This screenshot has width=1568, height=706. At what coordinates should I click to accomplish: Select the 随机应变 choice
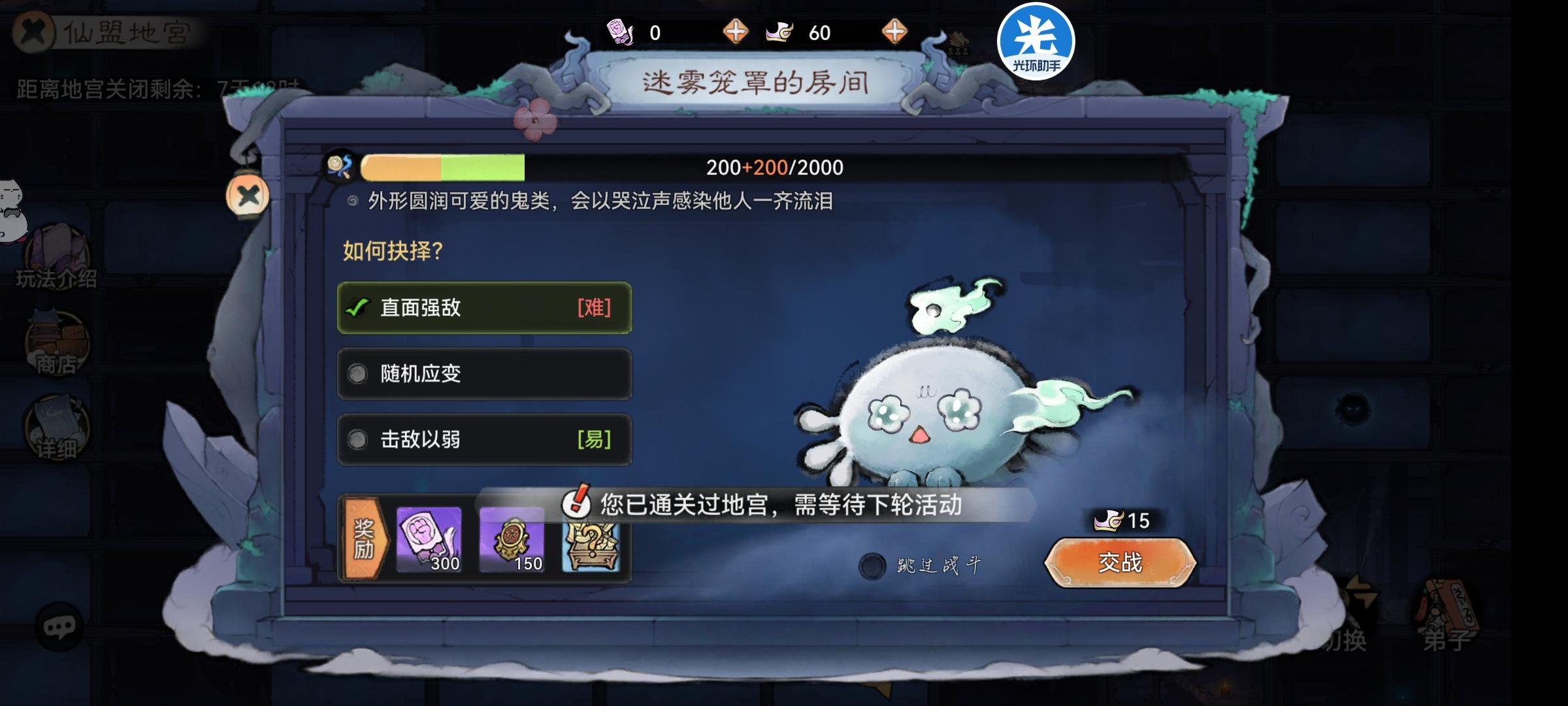point(483,374)
